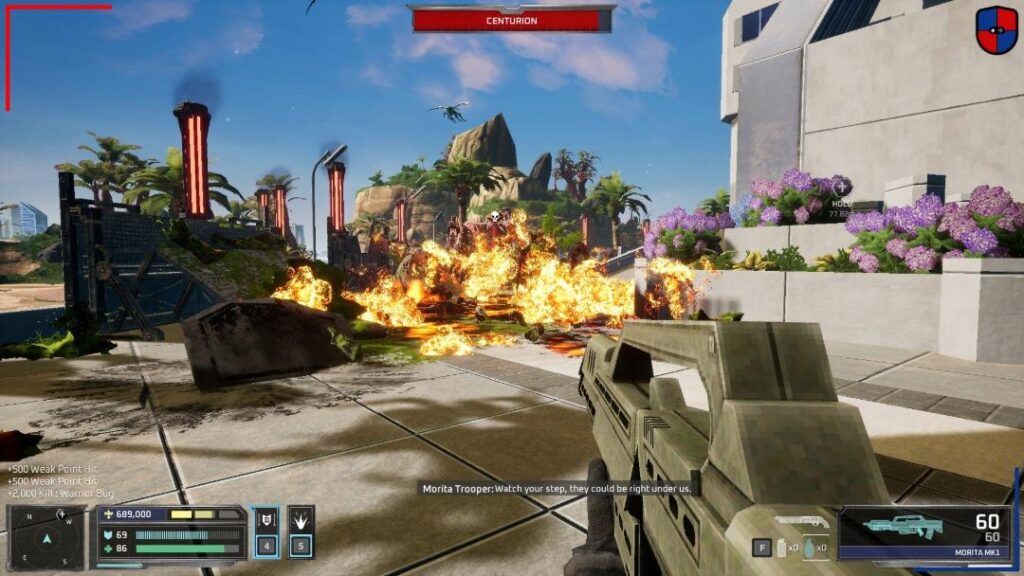The height and width of the screenshot is (576, 1024).
Task: Select the Centurion boss bar
Action: pos(511,20)
